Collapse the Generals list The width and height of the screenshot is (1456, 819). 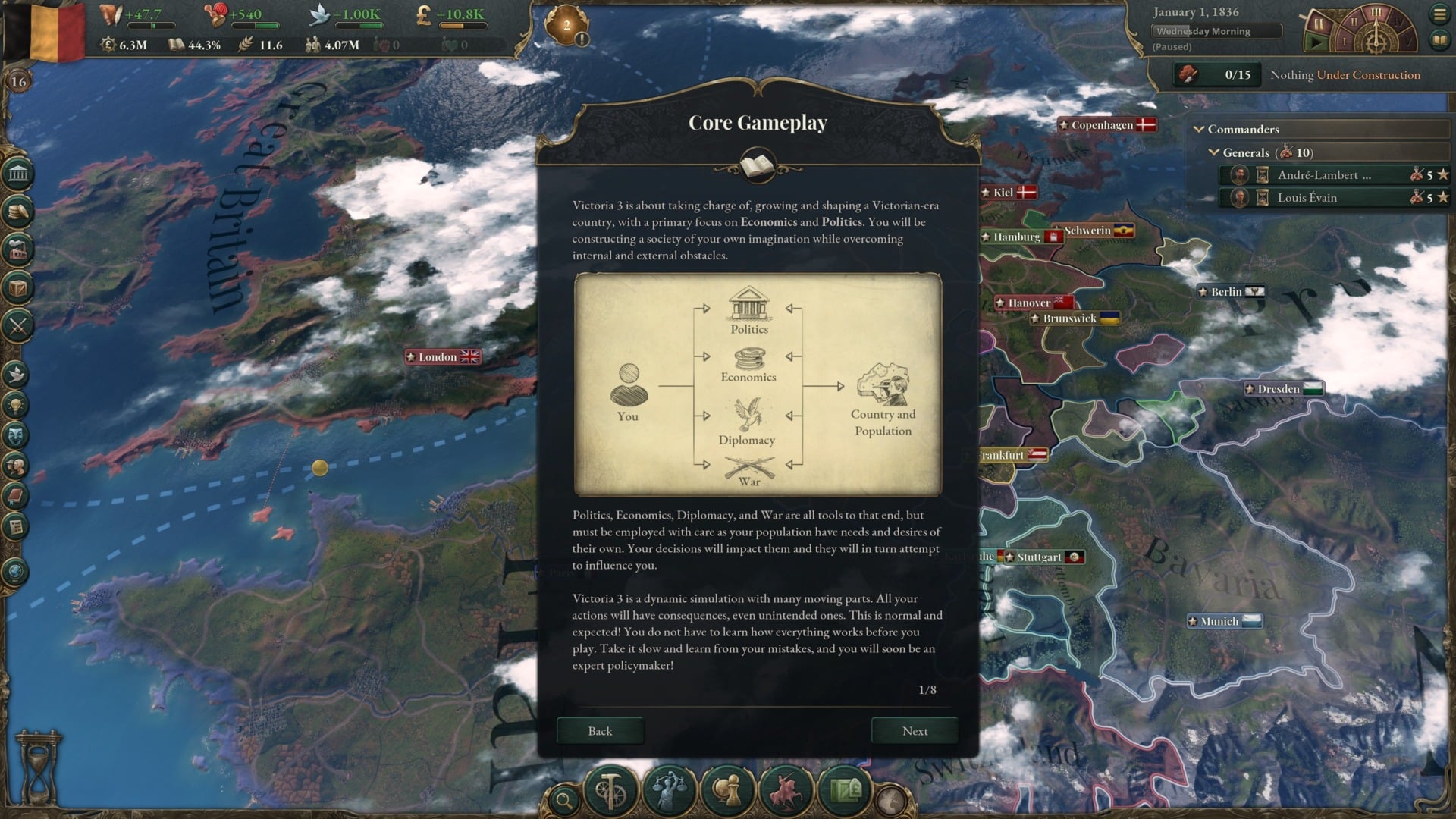1214,152
